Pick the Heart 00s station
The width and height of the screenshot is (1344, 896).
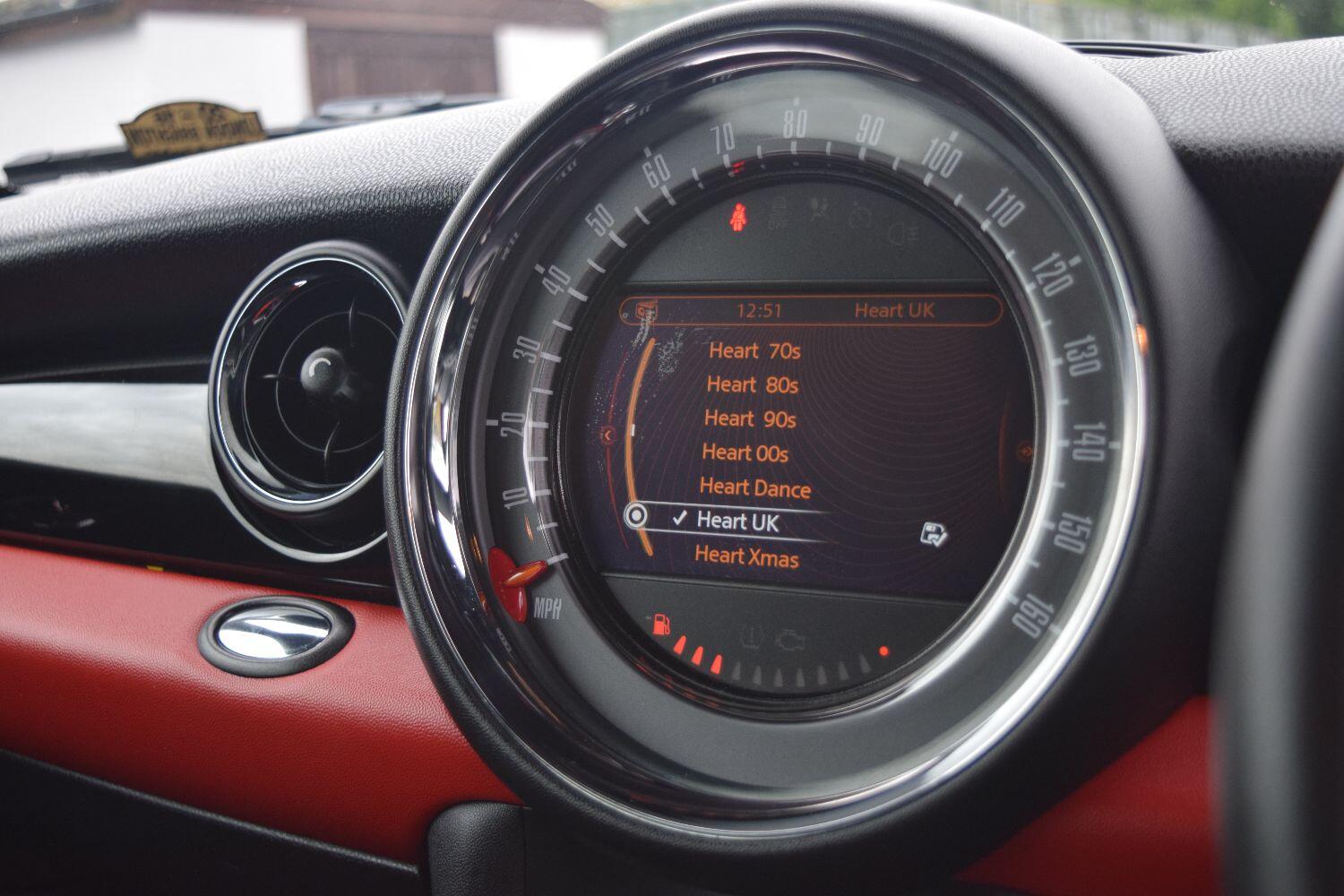(x=745, y=452)
